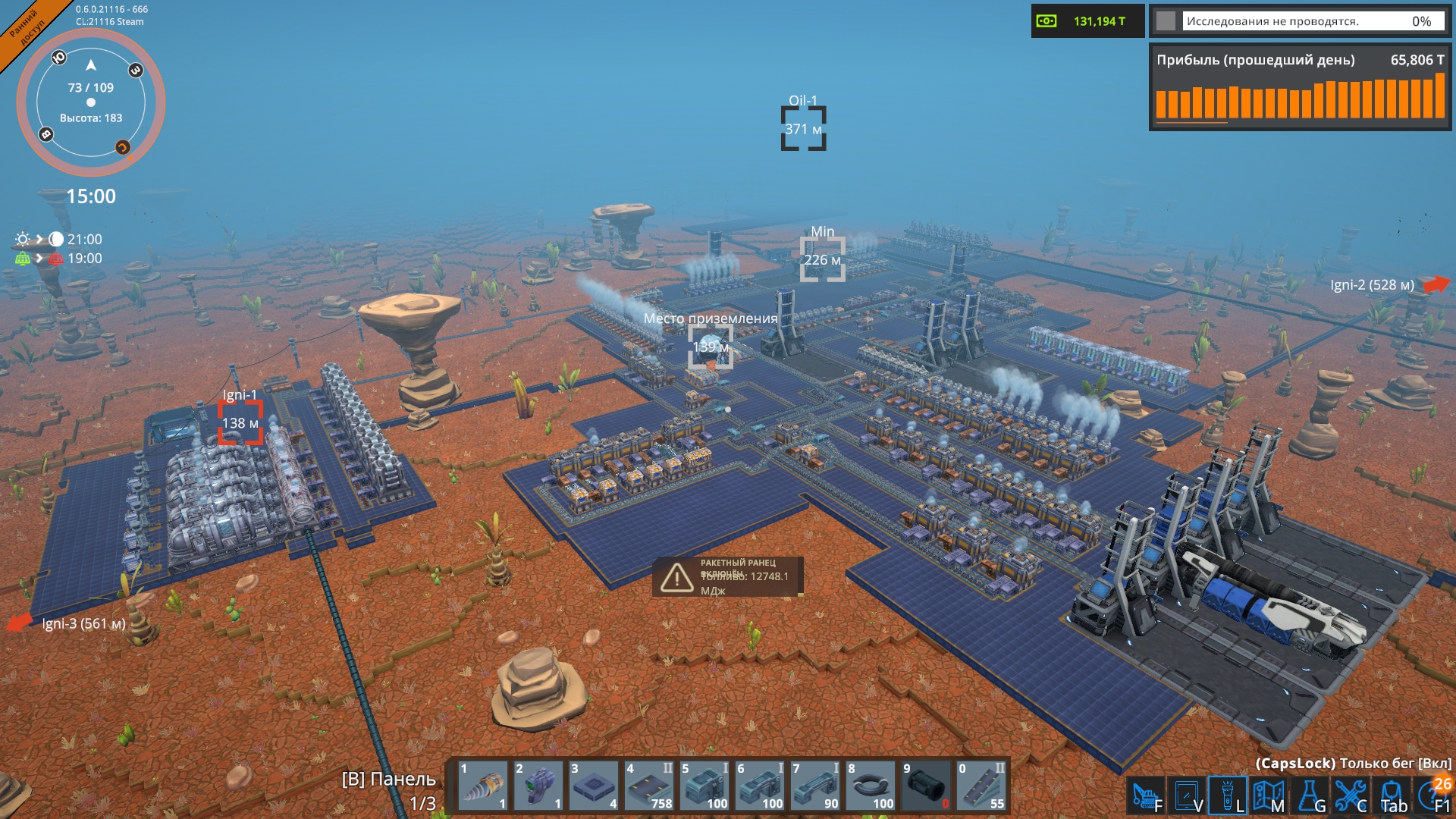Open the map icon
This screenshot has width=1456, height=819.
(1268, 796)
